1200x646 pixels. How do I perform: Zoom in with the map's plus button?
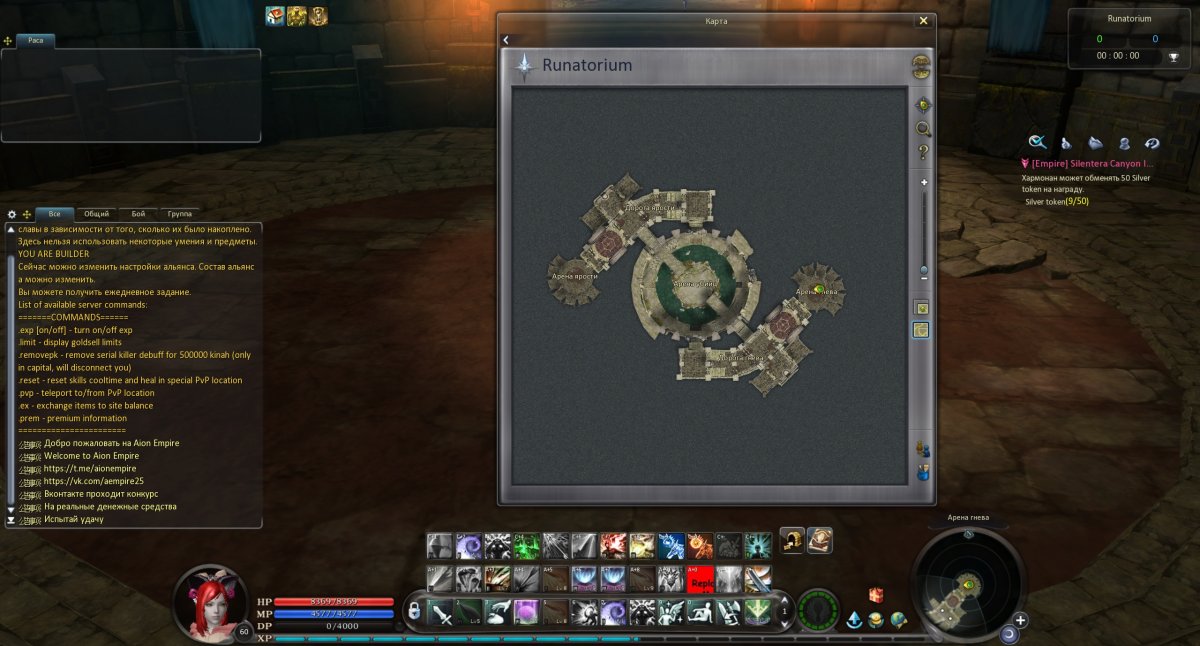click(924, 183)
